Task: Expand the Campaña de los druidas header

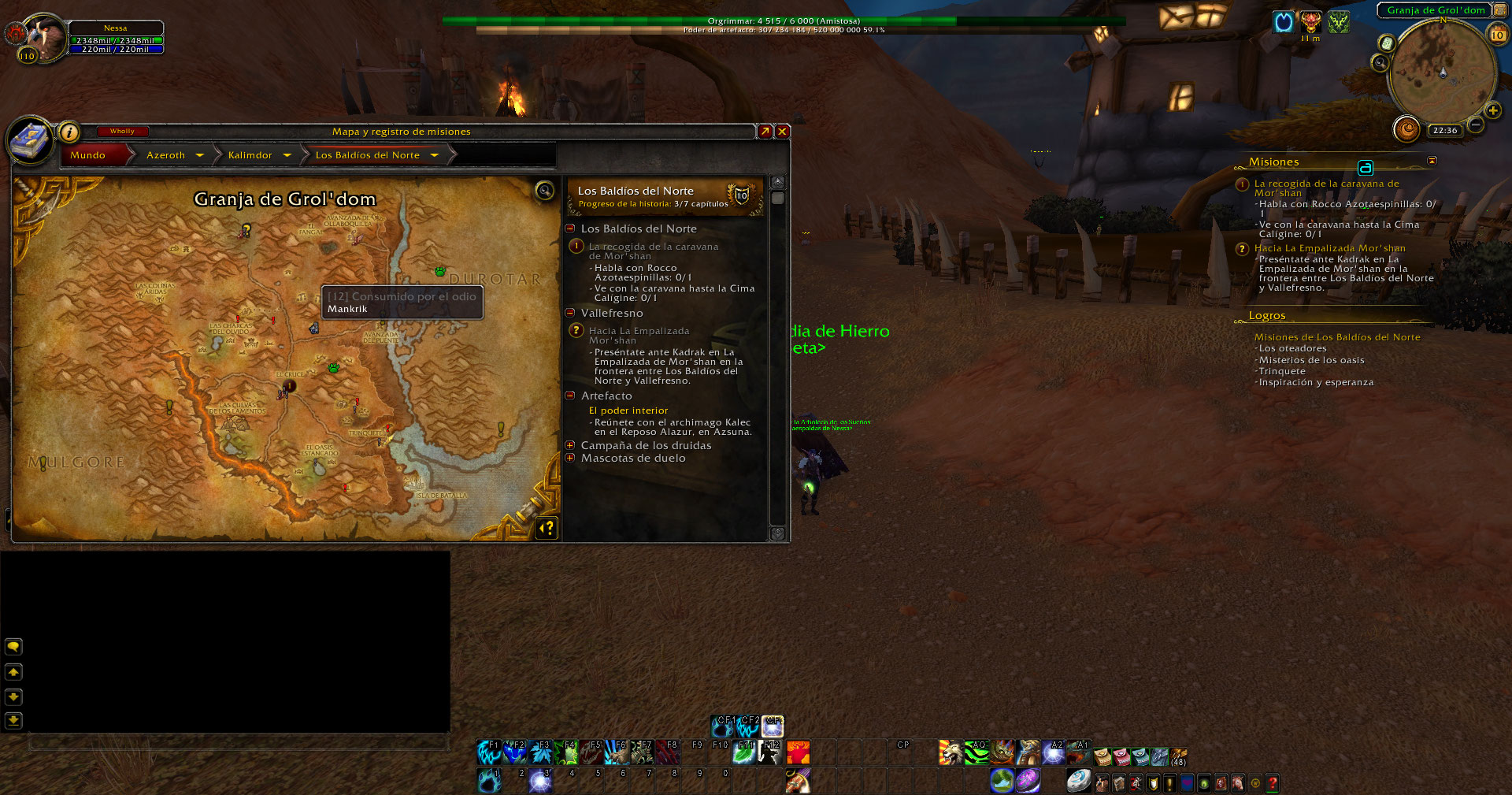Action: pyautogui.click(x=570, y=445)
